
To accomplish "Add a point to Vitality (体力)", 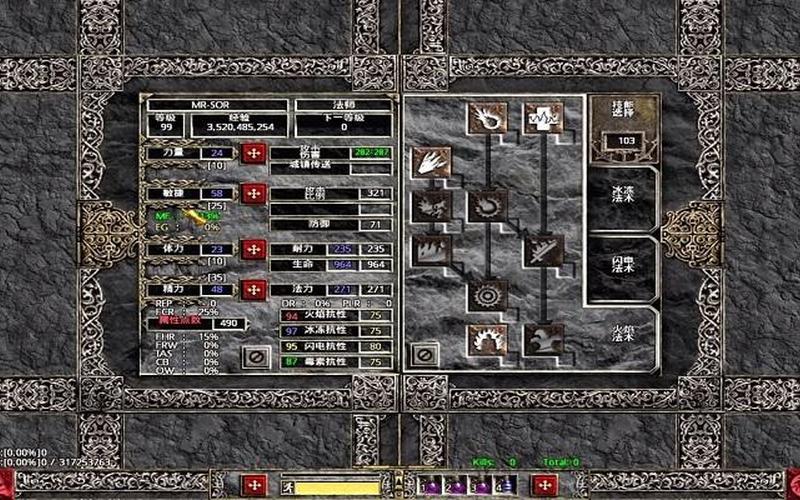I will 254,249.
